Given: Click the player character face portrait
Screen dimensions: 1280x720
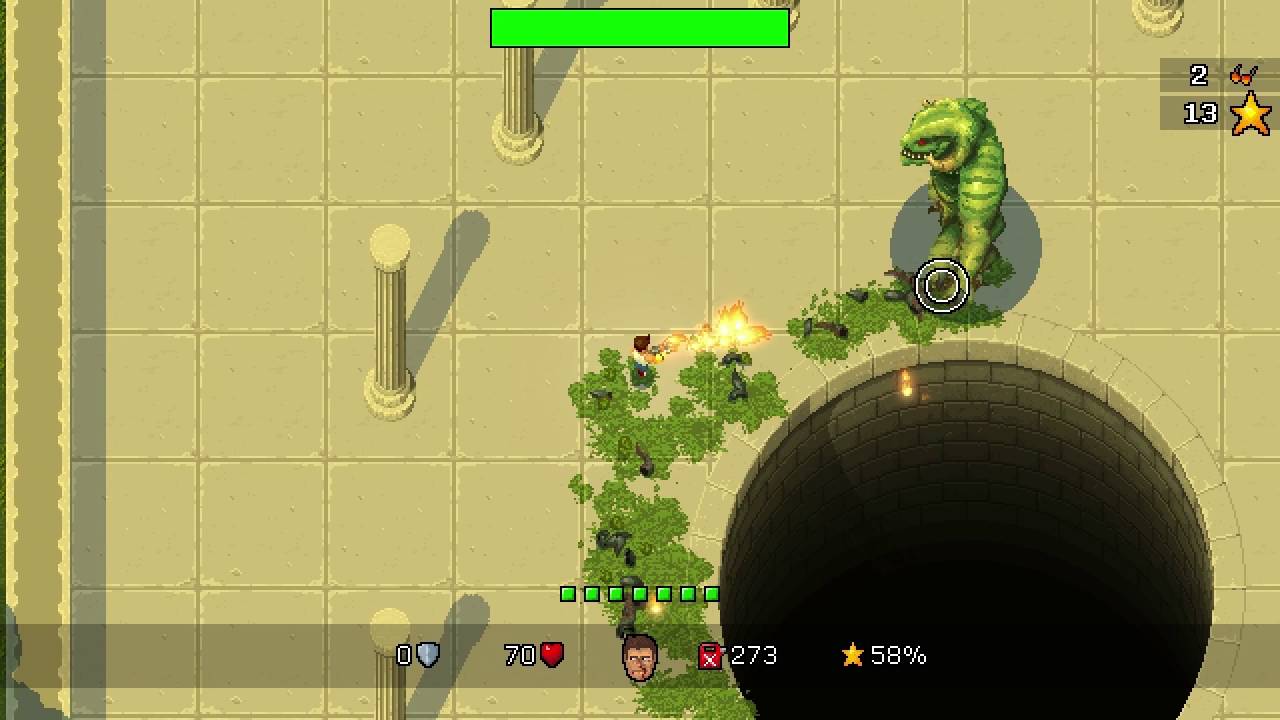Looking at the screenshot, I should tap(640, 658).
